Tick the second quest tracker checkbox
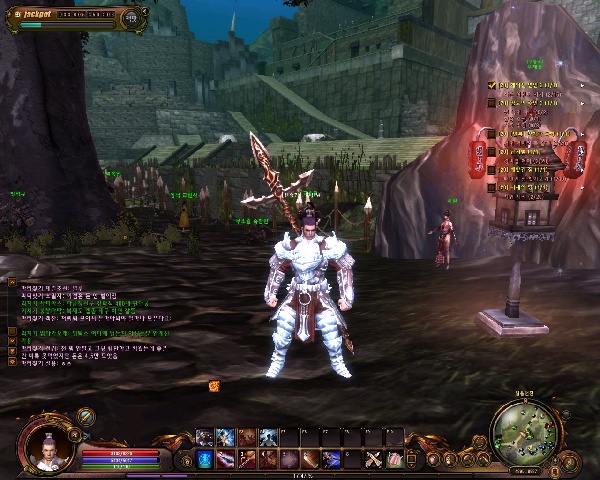This screenshot has height=480, width=600. [492, 101]
